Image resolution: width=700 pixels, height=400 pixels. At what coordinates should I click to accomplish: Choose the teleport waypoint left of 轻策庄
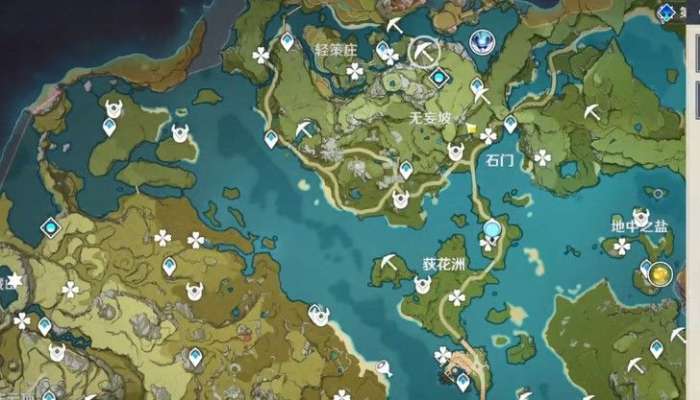[x=287, y=41]
